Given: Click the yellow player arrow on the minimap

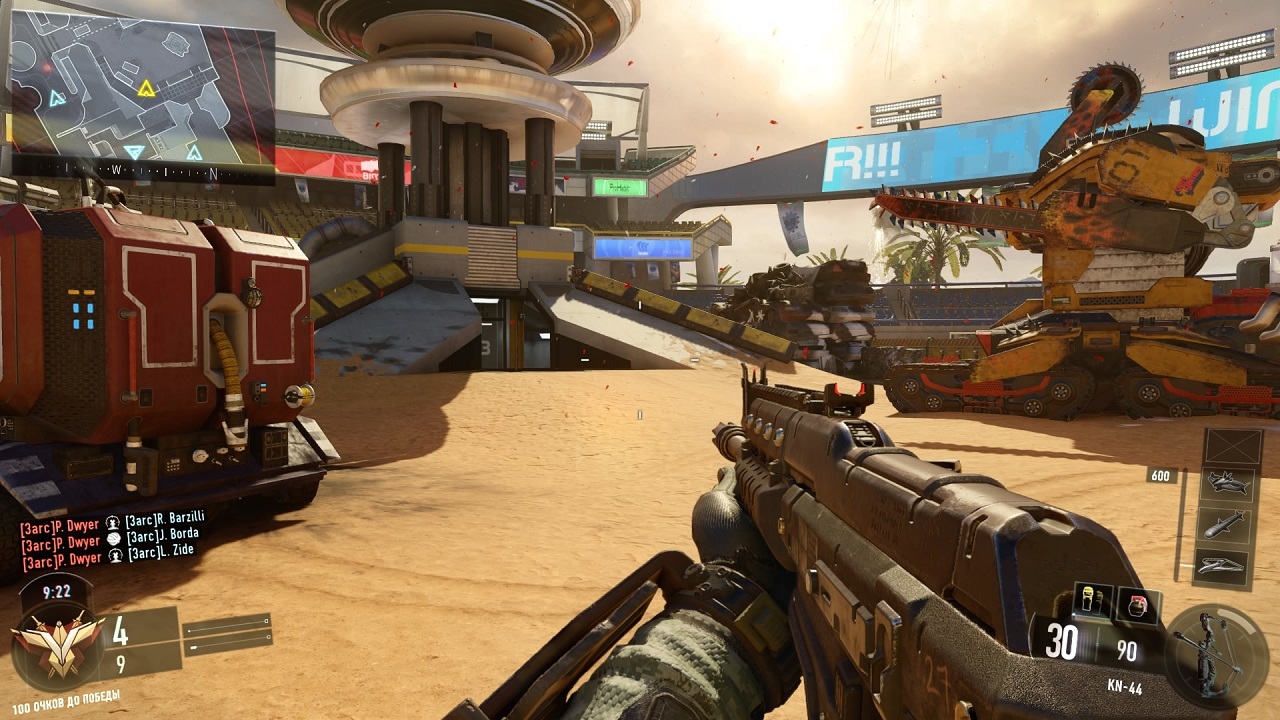Looking at the screenshot, I should click(147, 89).
